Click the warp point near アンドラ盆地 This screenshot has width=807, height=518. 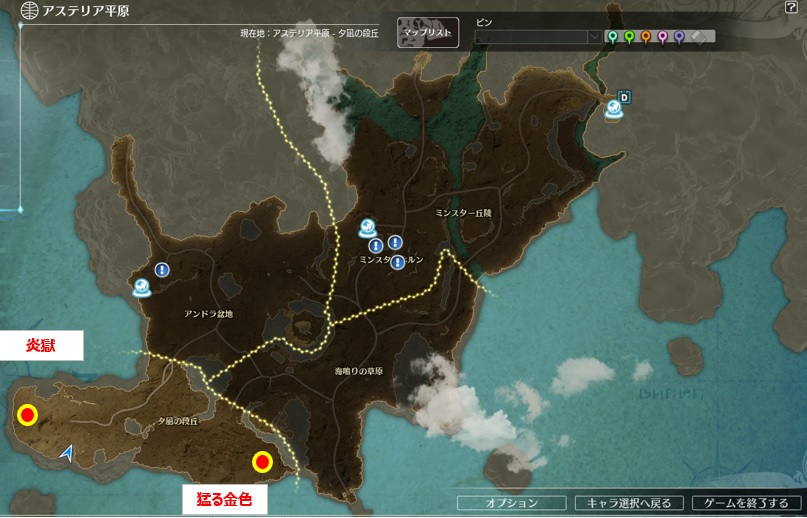click(143, 288)
